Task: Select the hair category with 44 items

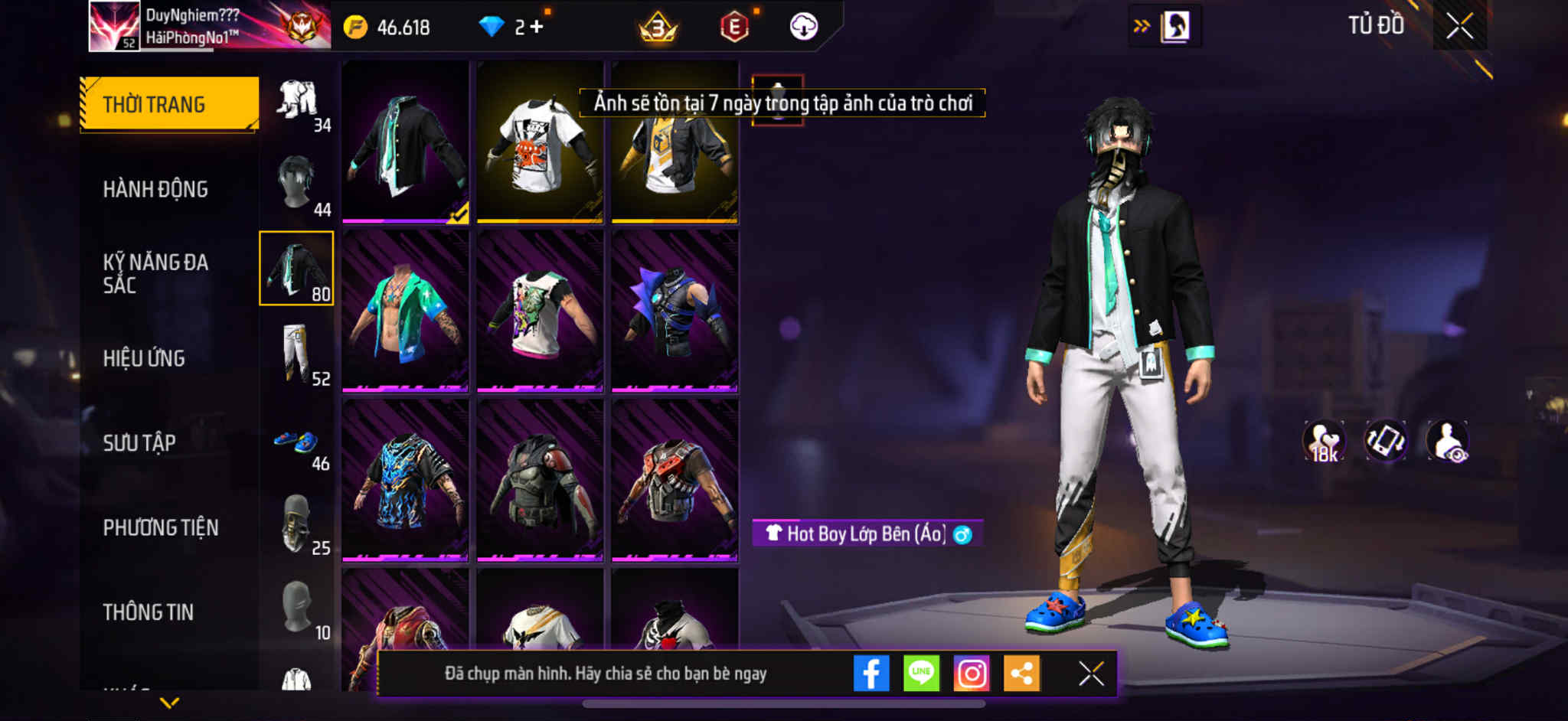Action: pos(297,184)
